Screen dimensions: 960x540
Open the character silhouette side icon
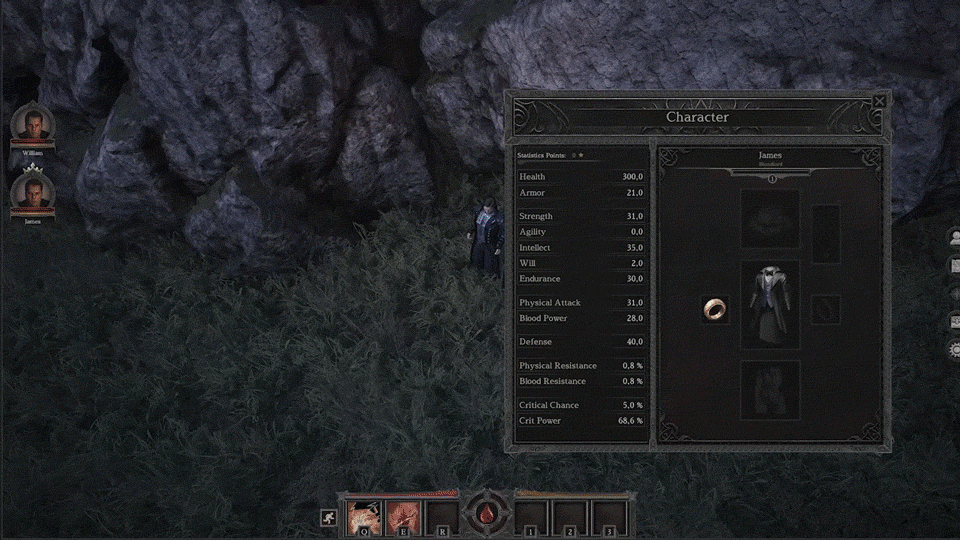[x=954, y=238]
